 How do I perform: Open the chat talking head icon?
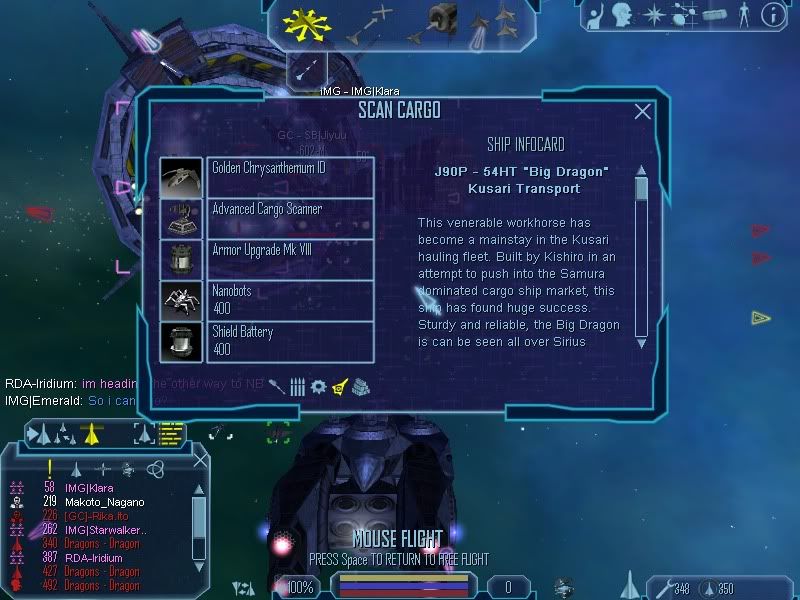pos(624,14)
